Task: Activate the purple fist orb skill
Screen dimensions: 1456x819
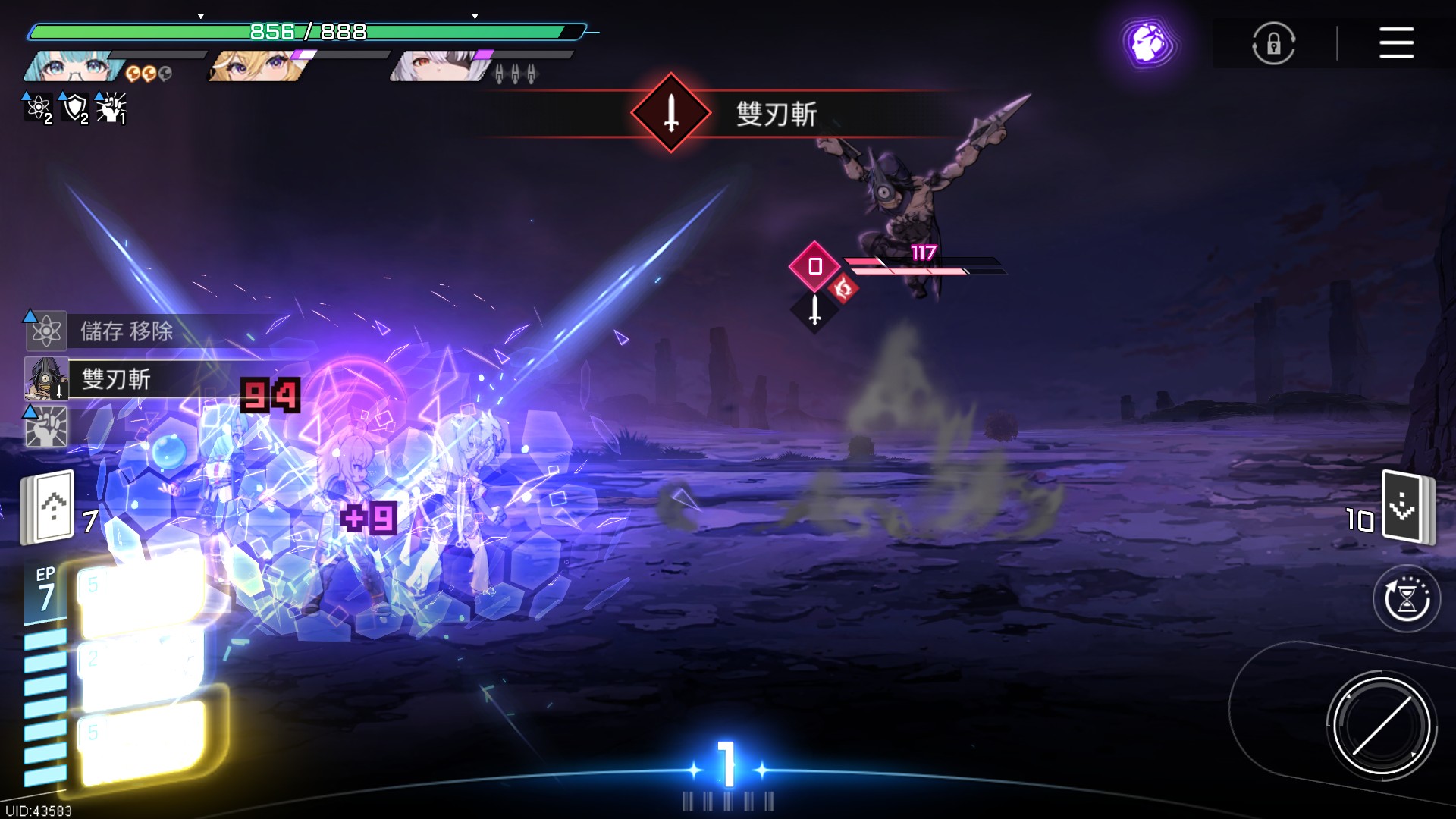Action: [1149, 43]
